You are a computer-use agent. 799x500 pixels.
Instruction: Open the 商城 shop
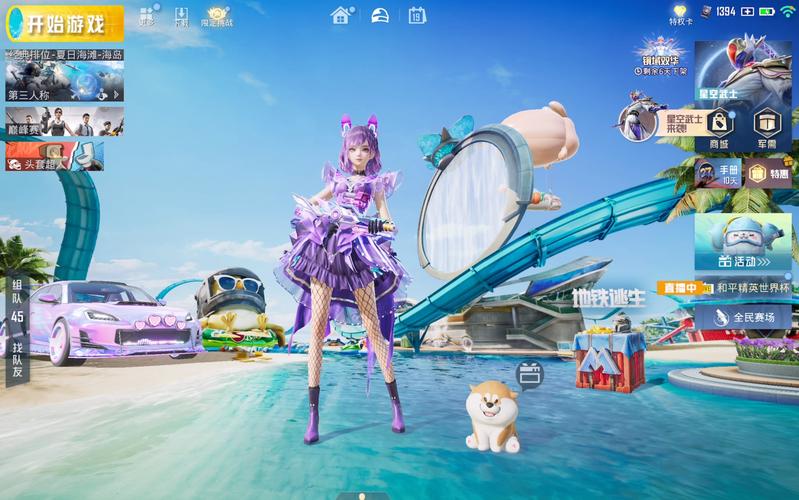click(x=719, y=127)
